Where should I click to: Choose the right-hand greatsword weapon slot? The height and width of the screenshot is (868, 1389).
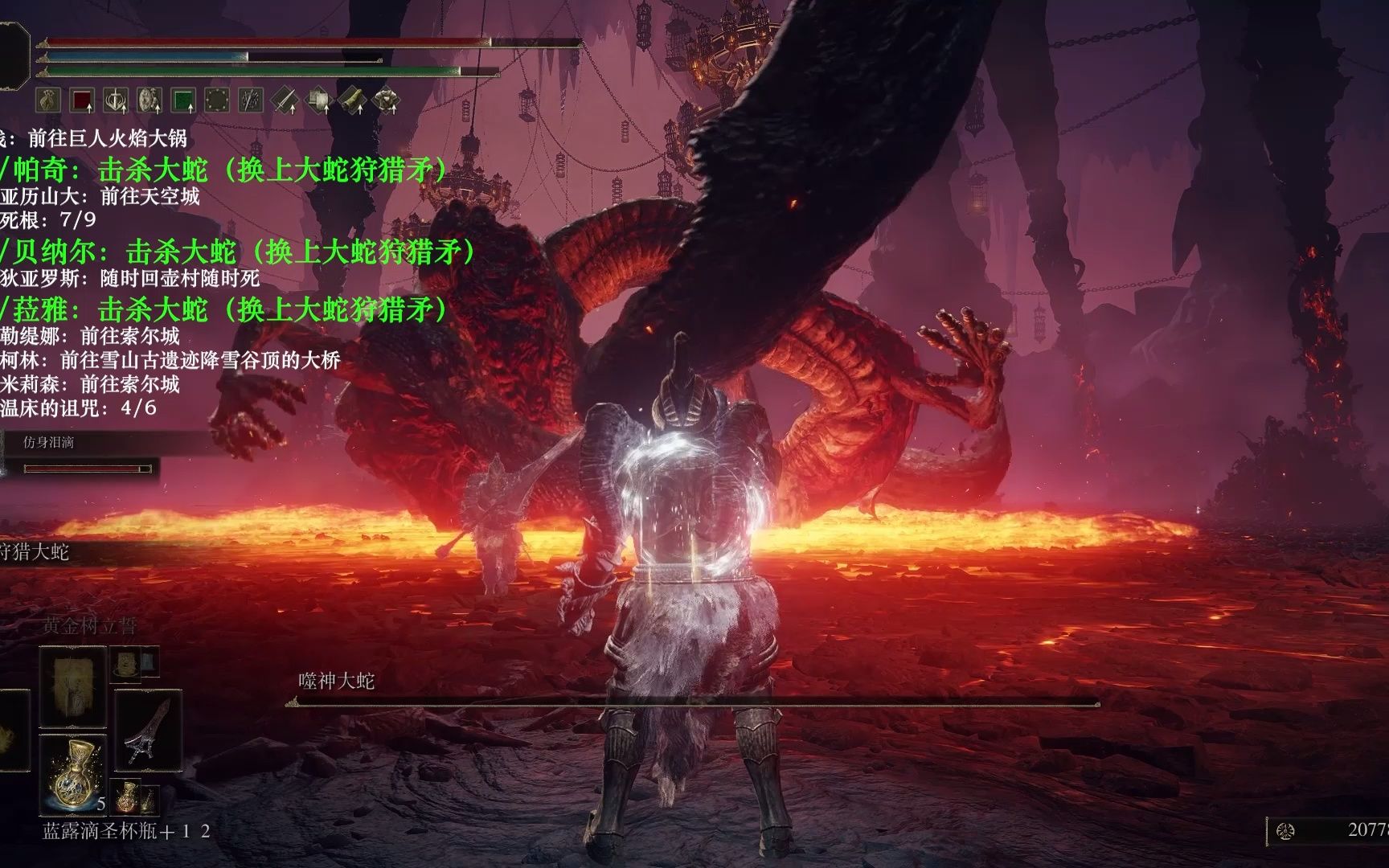(x=146, y=731)
